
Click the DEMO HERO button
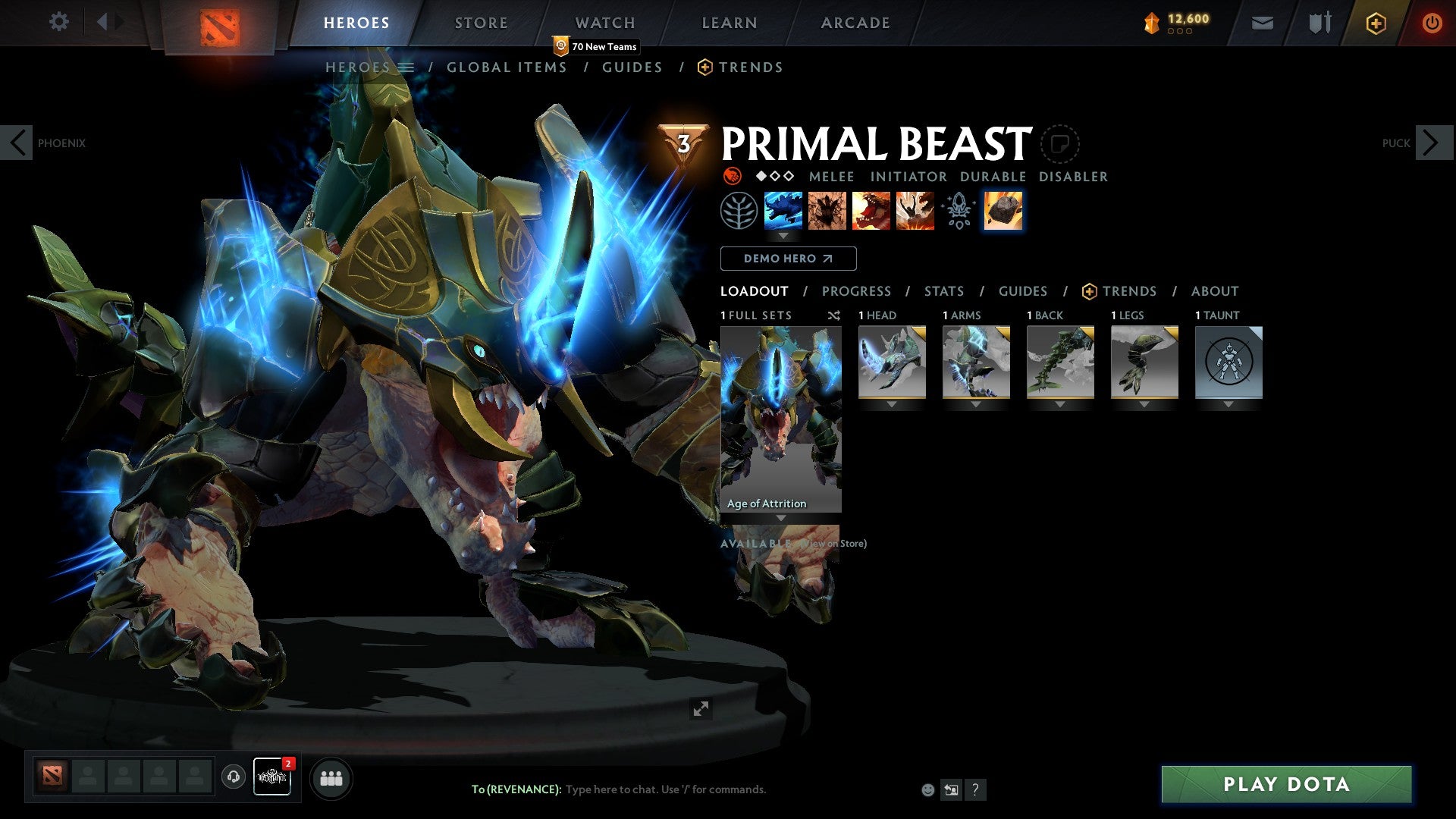tap(788, 259)
